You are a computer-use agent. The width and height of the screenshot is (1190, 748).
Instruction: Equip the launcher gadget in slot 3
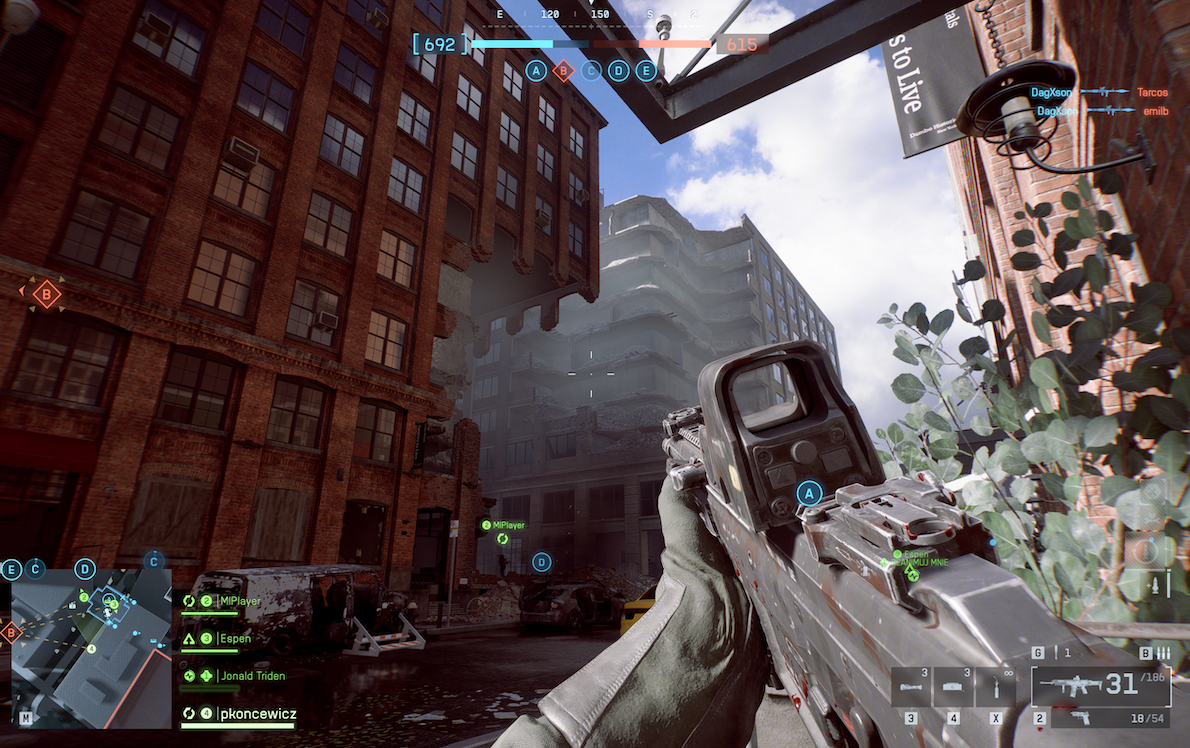coord(911,688)
